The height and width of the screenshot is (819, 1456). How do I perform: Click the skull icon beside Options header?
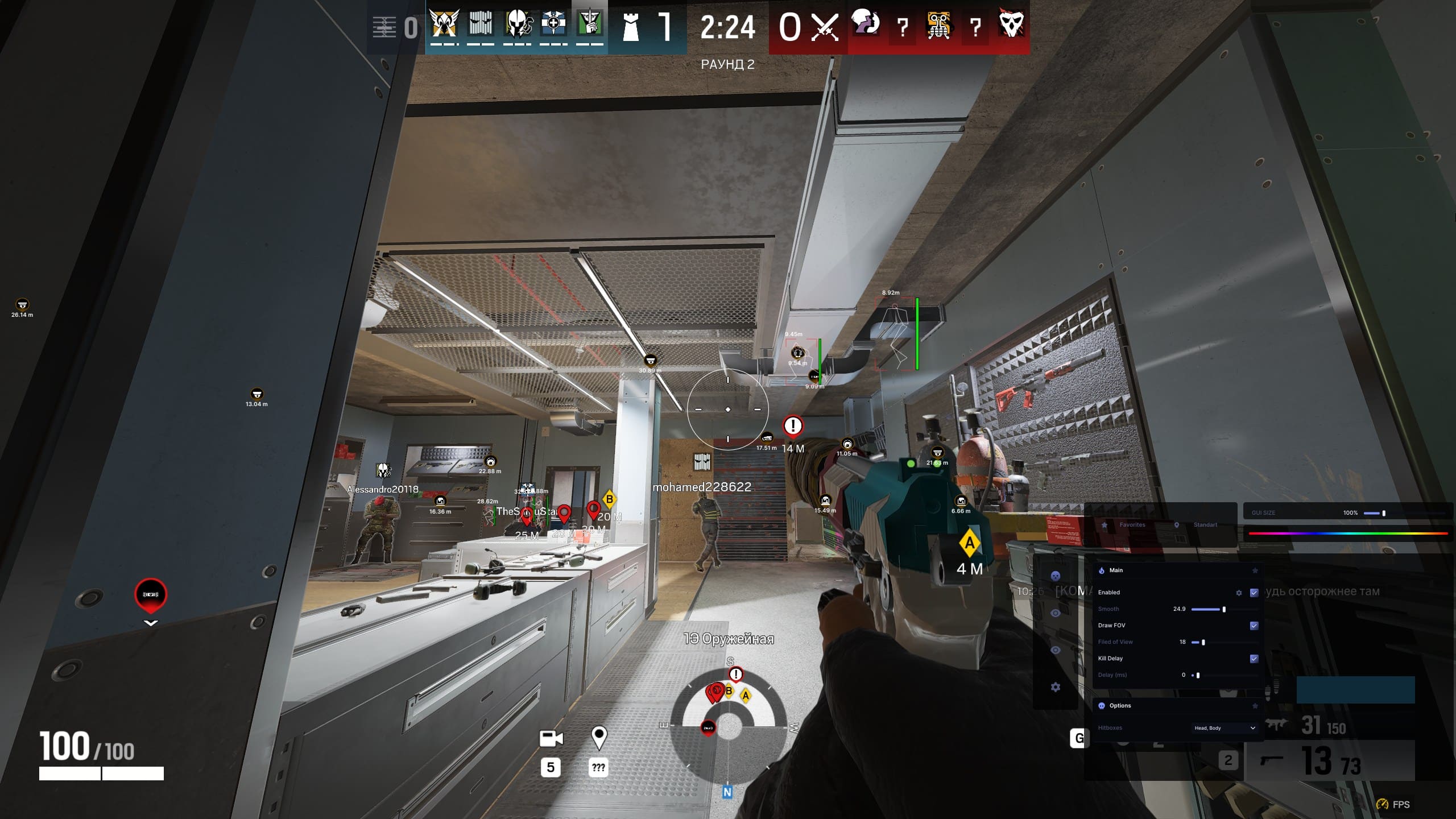pos(1102,706)
